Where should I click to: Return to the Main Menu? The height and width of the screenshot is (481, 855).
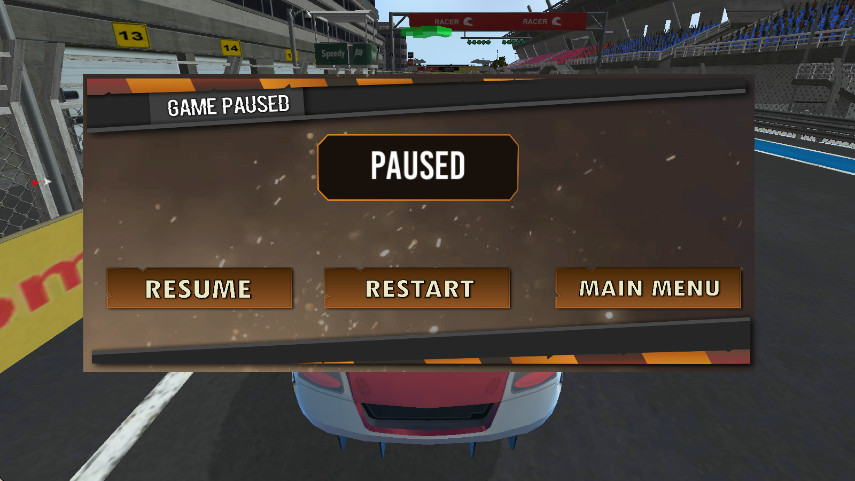649,288
